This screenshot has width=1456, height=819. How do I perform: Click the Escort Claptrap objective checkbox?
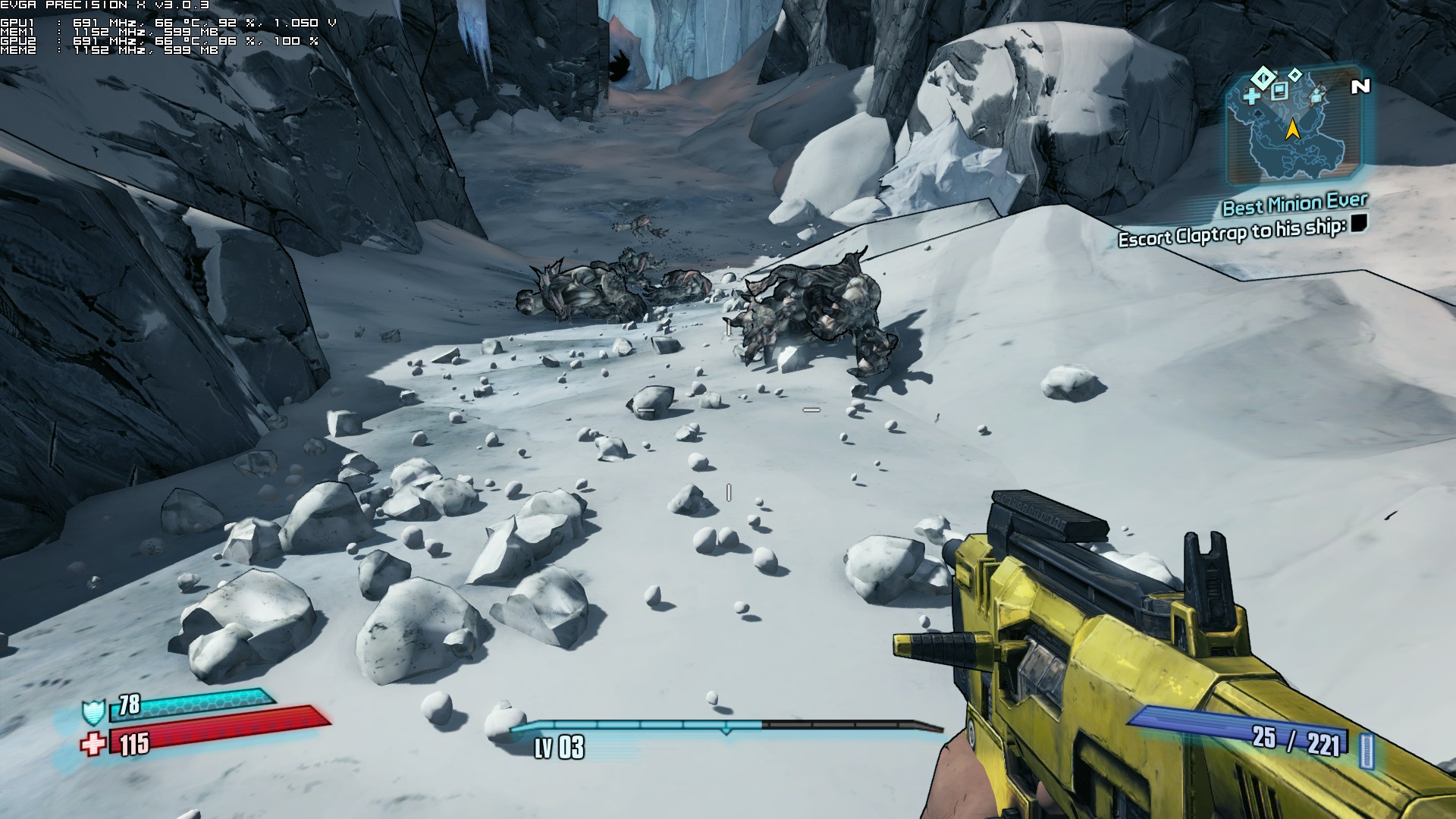tap(1358, 223)
